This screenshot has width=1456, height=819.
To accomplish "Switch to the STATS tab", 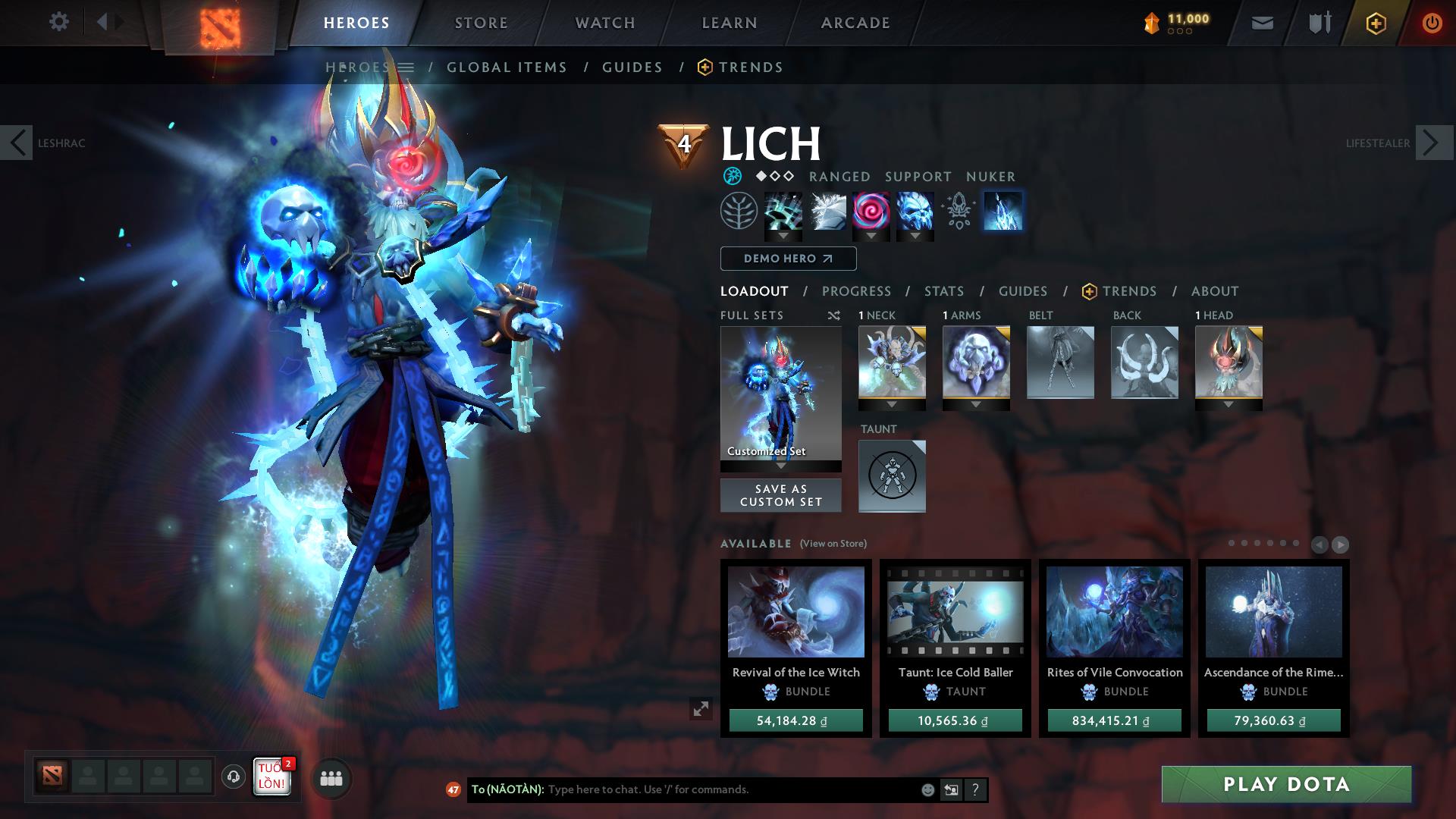I will point(943,290).
